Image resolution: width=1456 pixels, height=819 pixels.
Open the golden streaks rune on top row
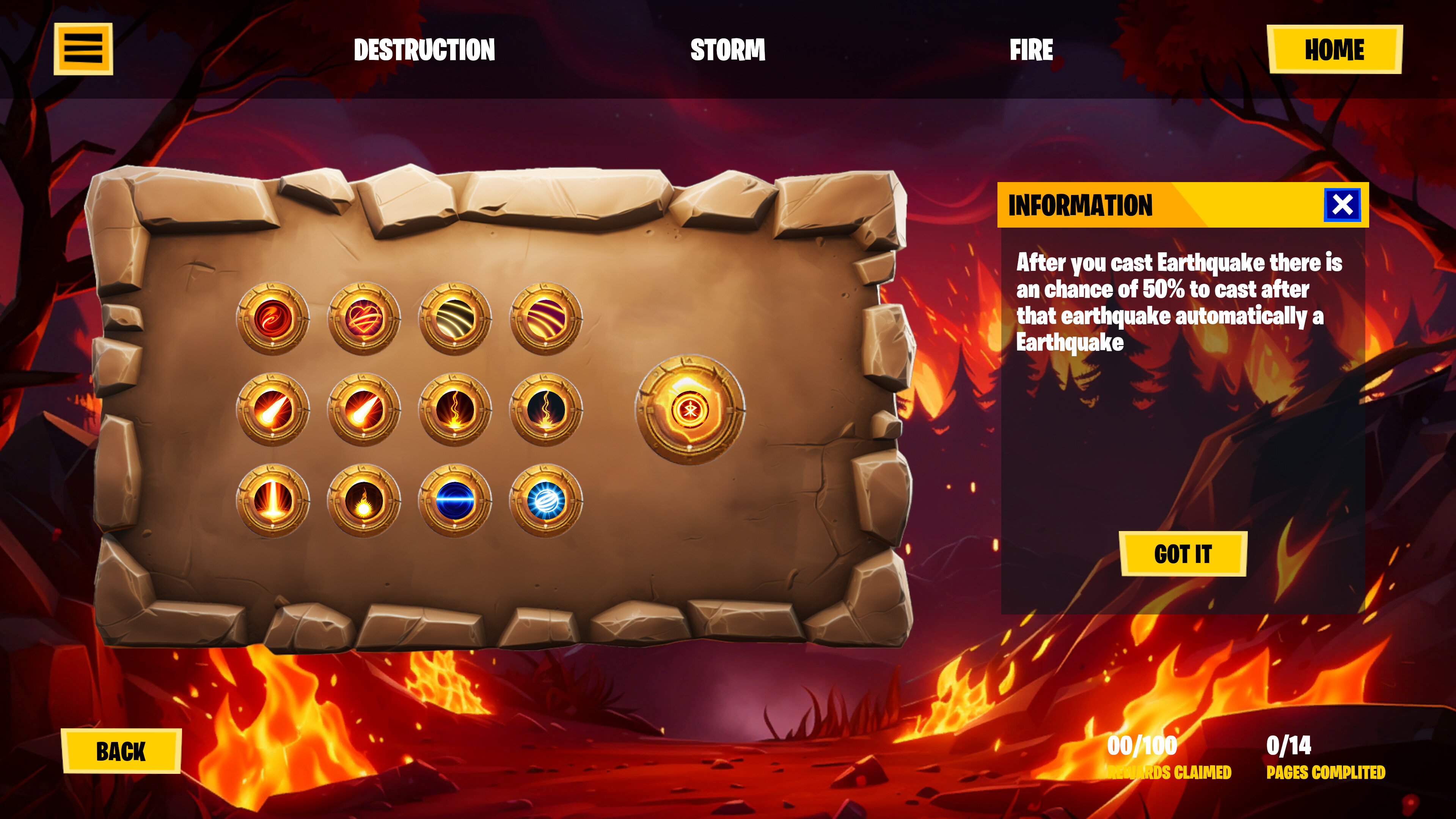click(455, 319)
